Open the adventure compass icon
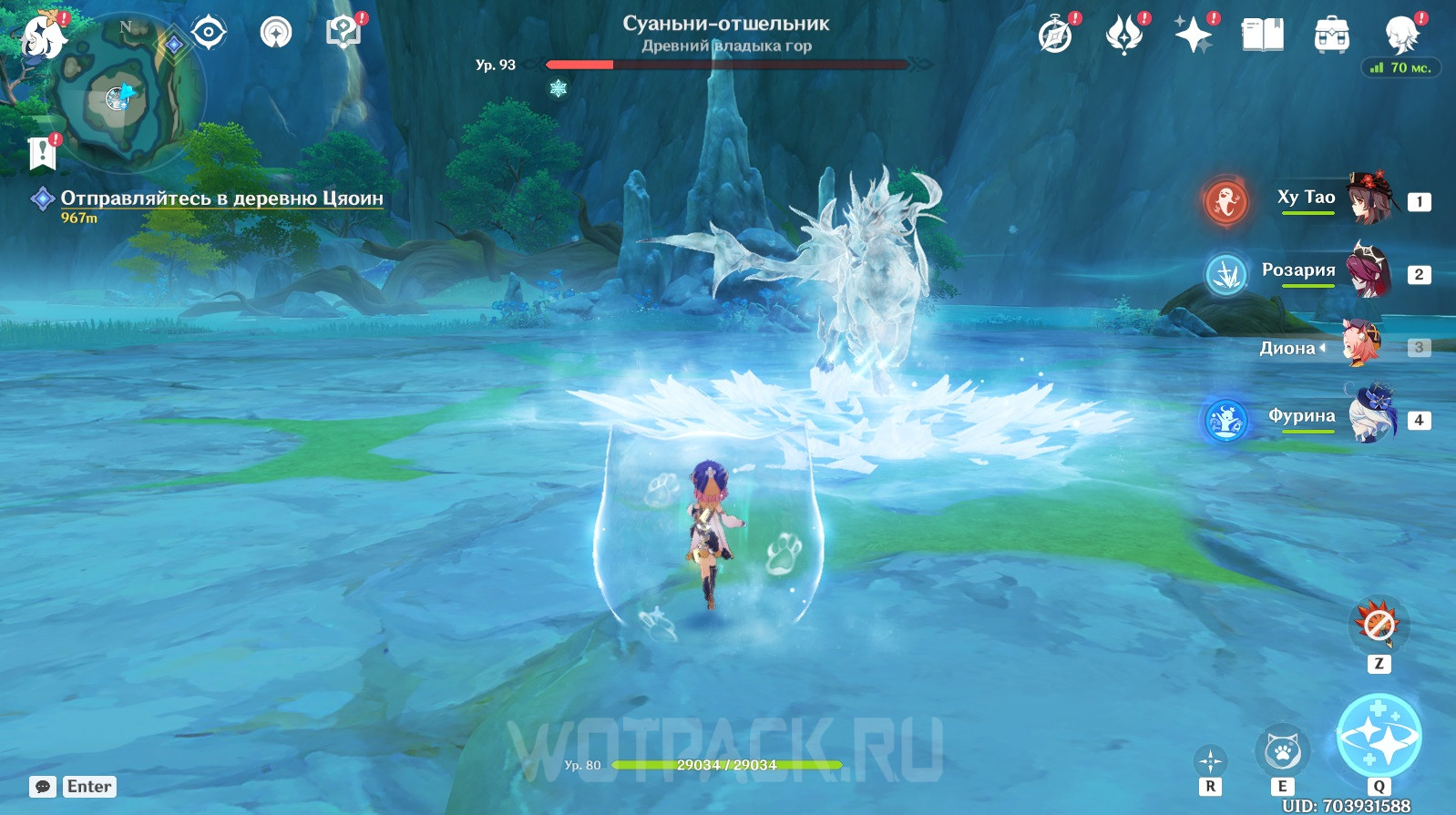Image resolution: width=1456 pixels, height=815 pixels. pyautogui.click(x=1055, y=36)
